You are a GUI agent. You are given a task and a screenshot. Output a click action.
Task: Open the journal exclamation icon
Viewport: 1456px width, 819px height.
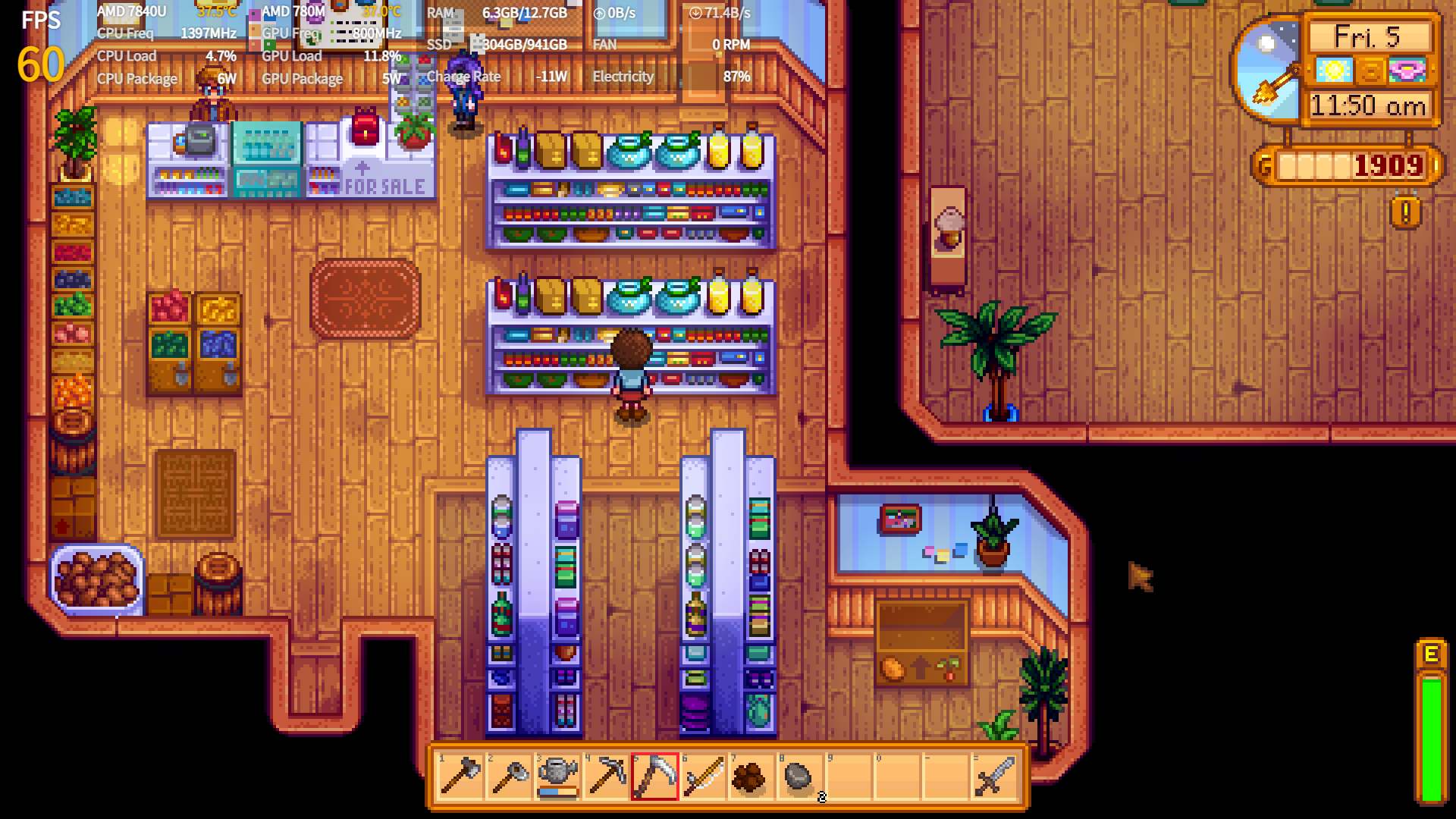pos(1405,213)
